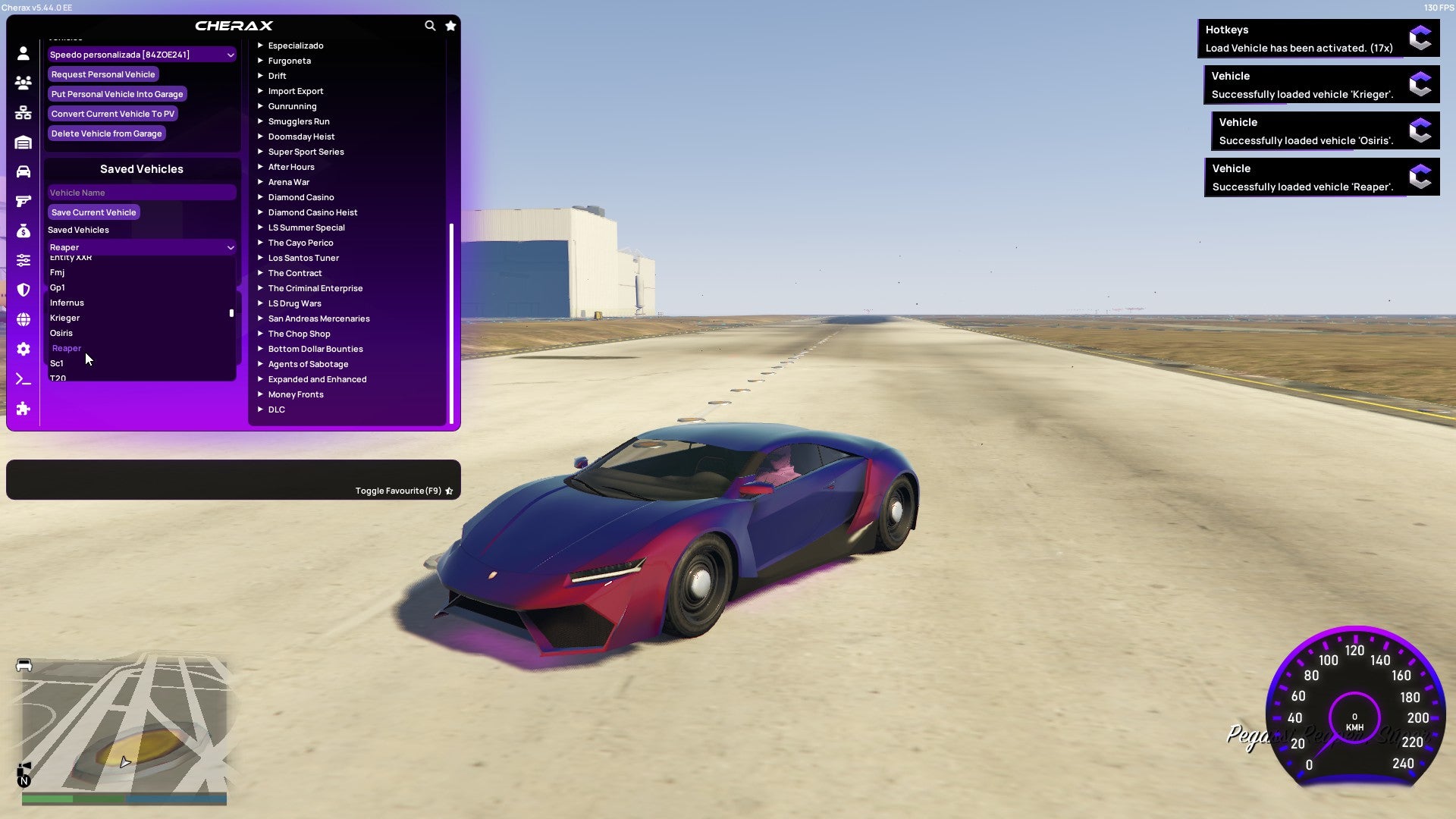This screenshot has width=1456, height=819.
Task: Open the Garage panel icon
Action: [x=23, y=142]
